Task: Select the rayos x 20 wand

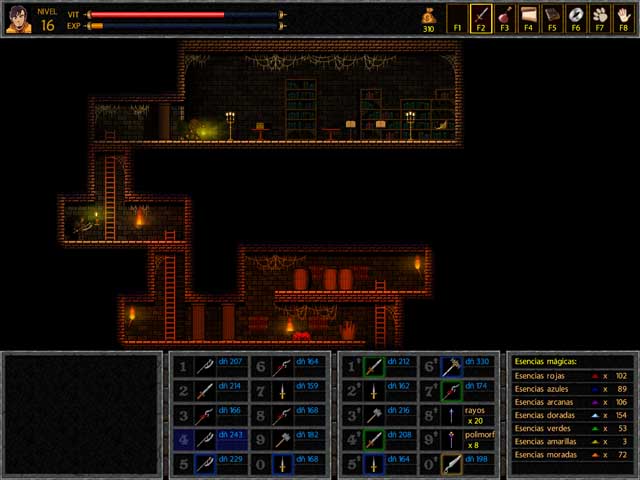Action: tap(454, 415)
